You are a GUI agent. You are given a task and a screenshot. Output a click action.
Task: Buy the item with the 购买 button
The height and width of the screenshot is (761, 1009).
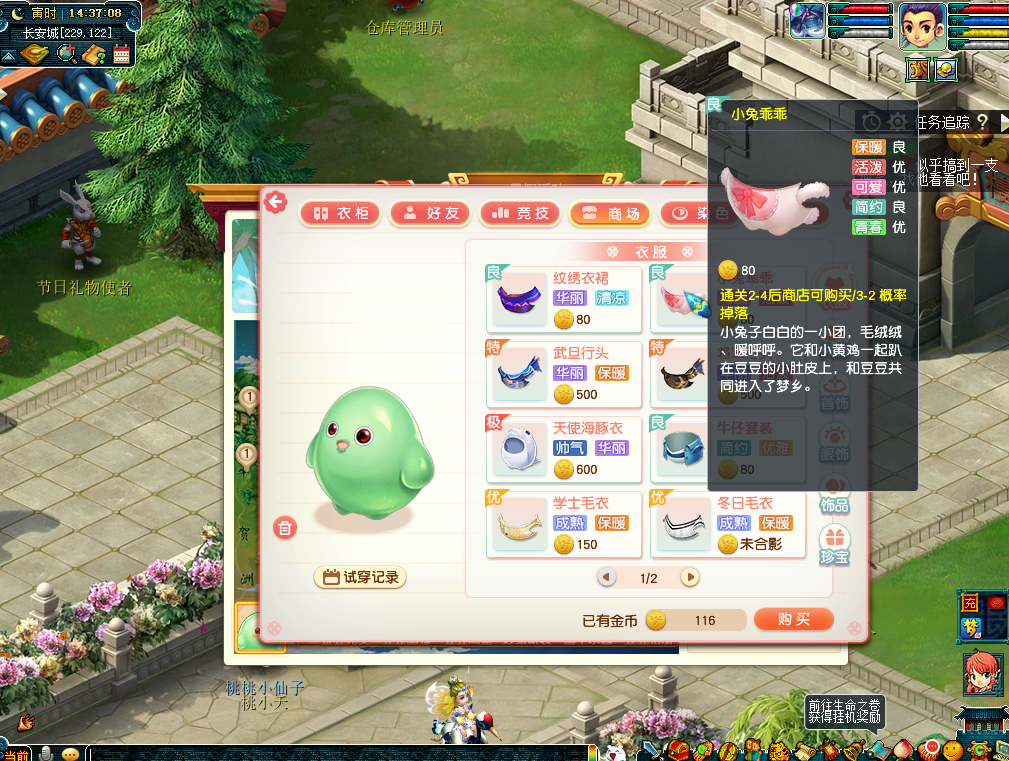coord(793,620)
